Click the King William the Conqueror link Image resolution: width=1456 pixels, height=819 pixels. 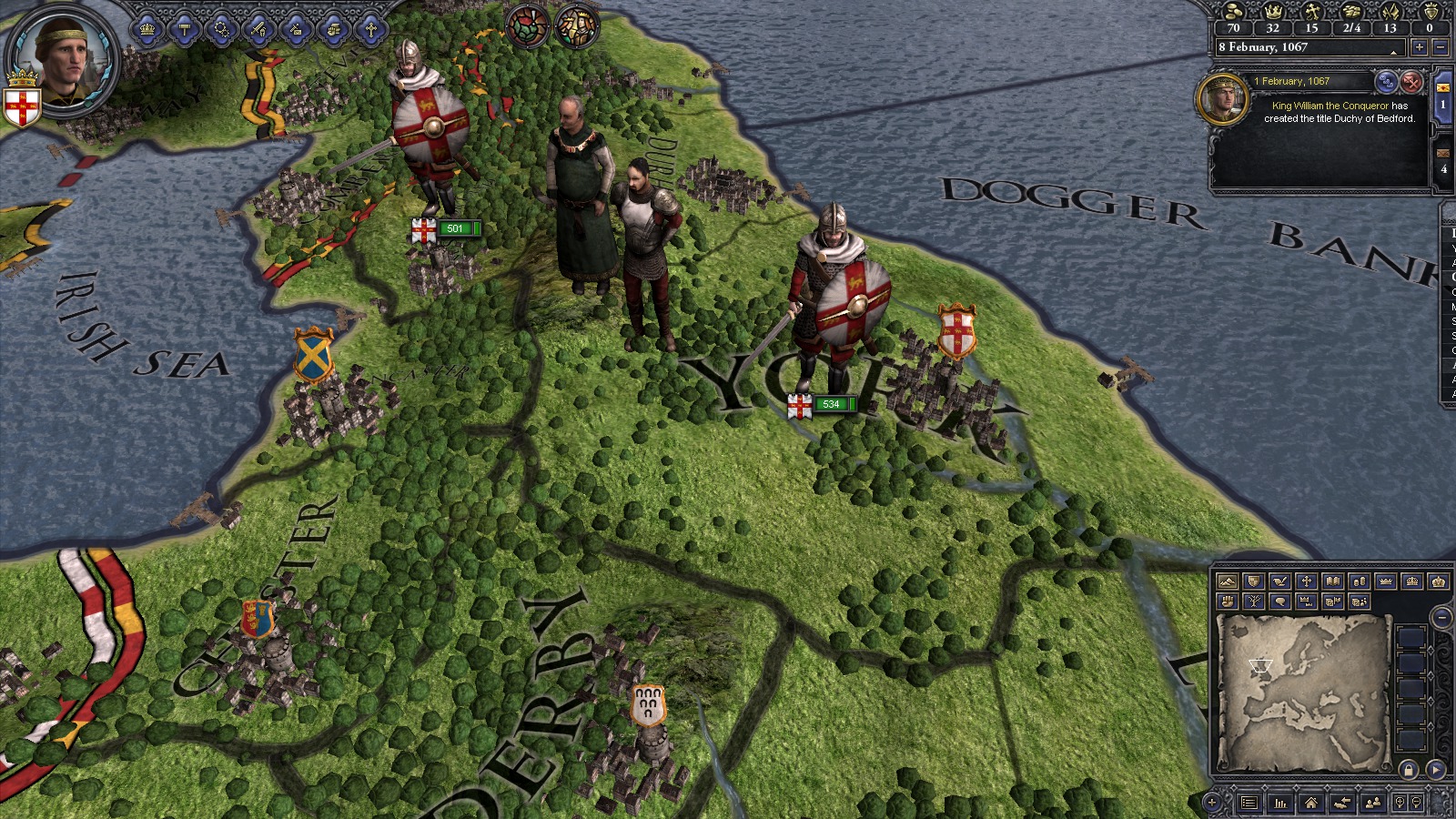coord(1331,106)
